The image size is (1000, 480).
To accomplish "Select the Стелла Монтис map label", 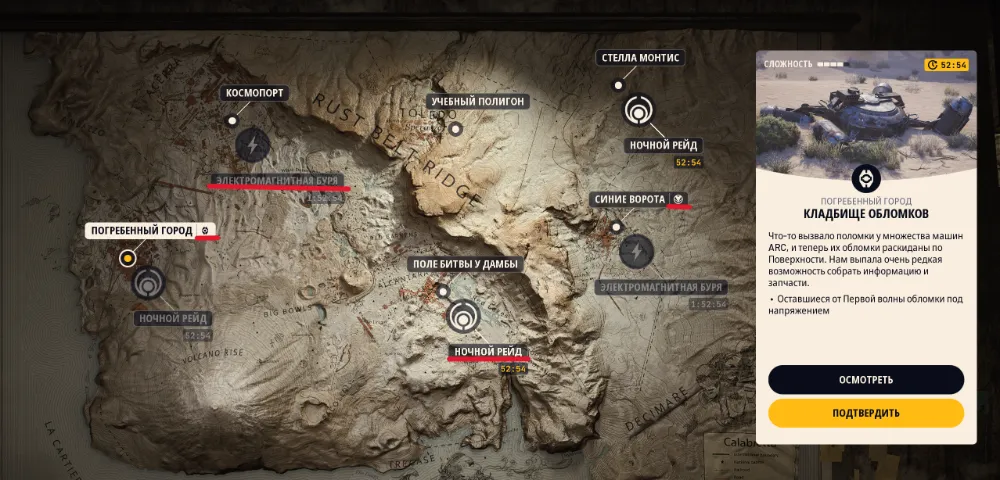I will (640, 58).
